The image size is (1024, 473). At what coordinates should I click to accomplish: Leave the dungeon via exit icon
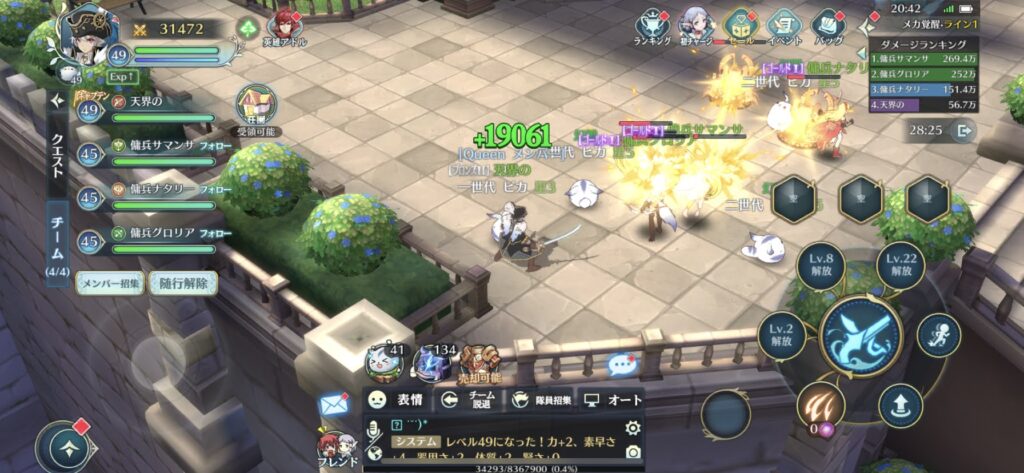pyautogui.click(x=963, y=130)
